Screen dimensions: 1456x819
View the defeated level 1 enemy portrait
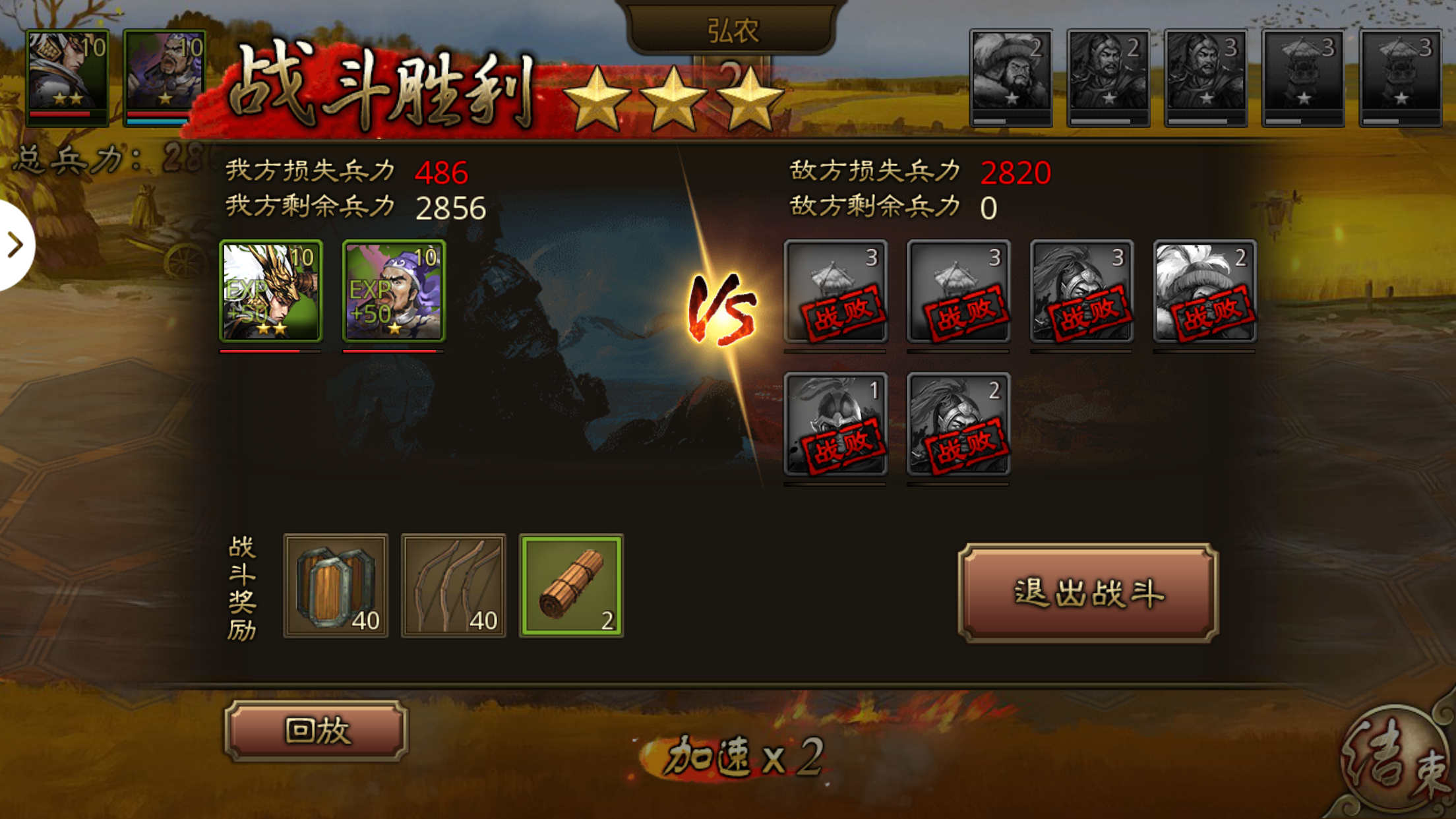coord(835,424)
